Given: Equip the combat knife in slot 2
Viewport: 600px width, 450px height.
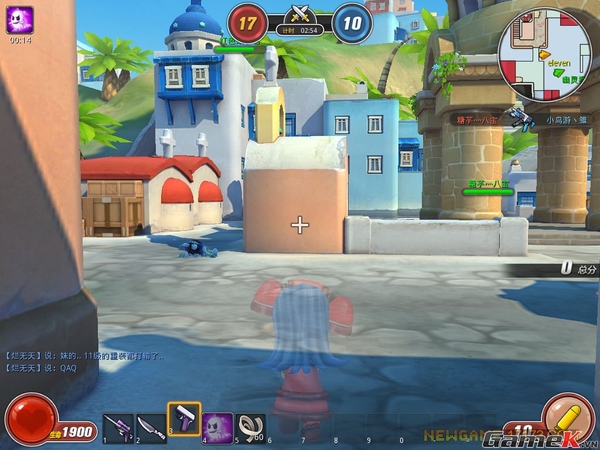Looking at the screenshot, I should pos(151,428).
